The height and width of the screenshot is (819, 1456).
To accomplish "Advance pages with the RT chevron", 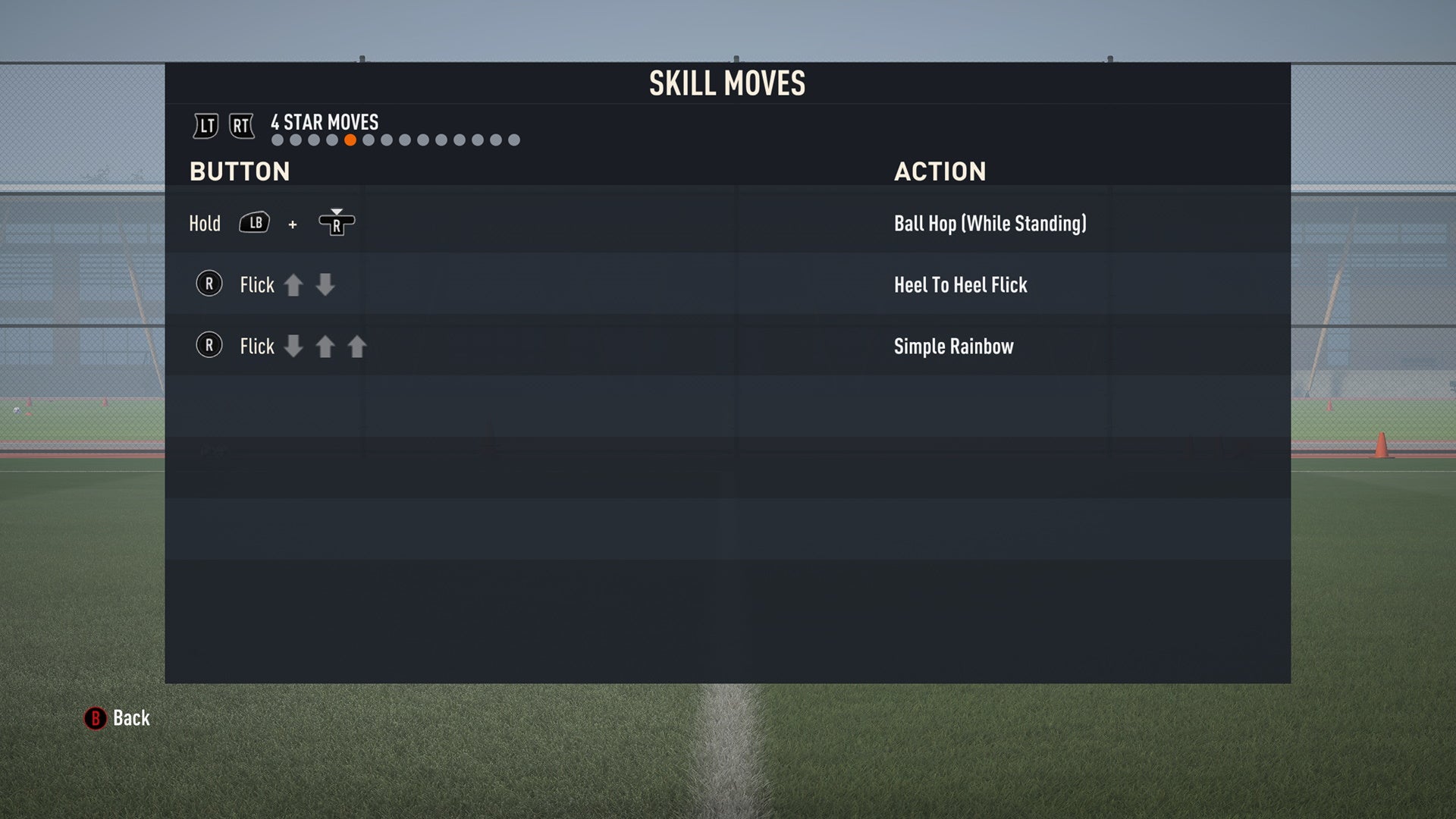I will coord(241,126).
